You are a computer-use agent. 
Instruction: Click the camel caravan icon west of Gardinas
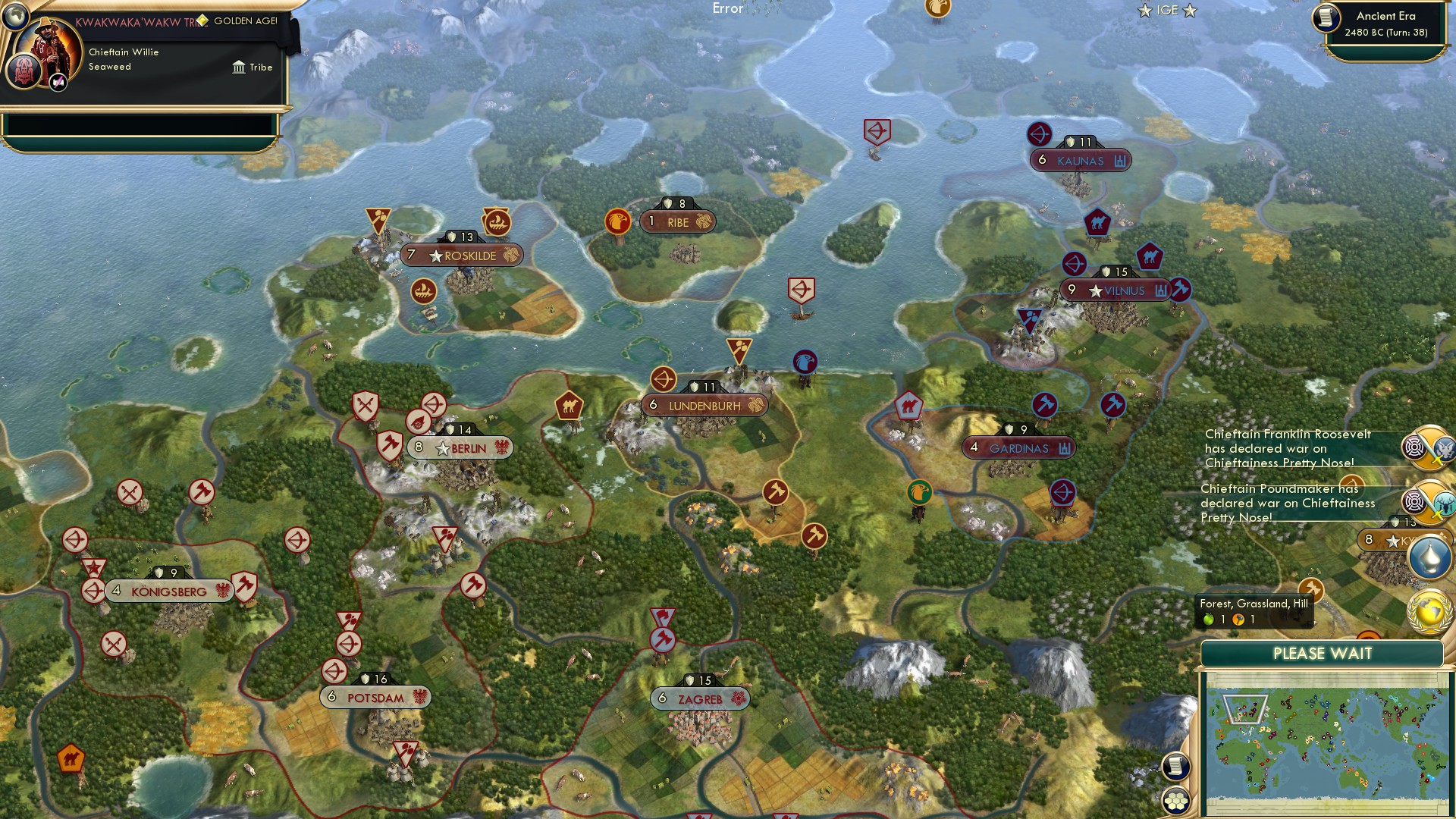911,406
